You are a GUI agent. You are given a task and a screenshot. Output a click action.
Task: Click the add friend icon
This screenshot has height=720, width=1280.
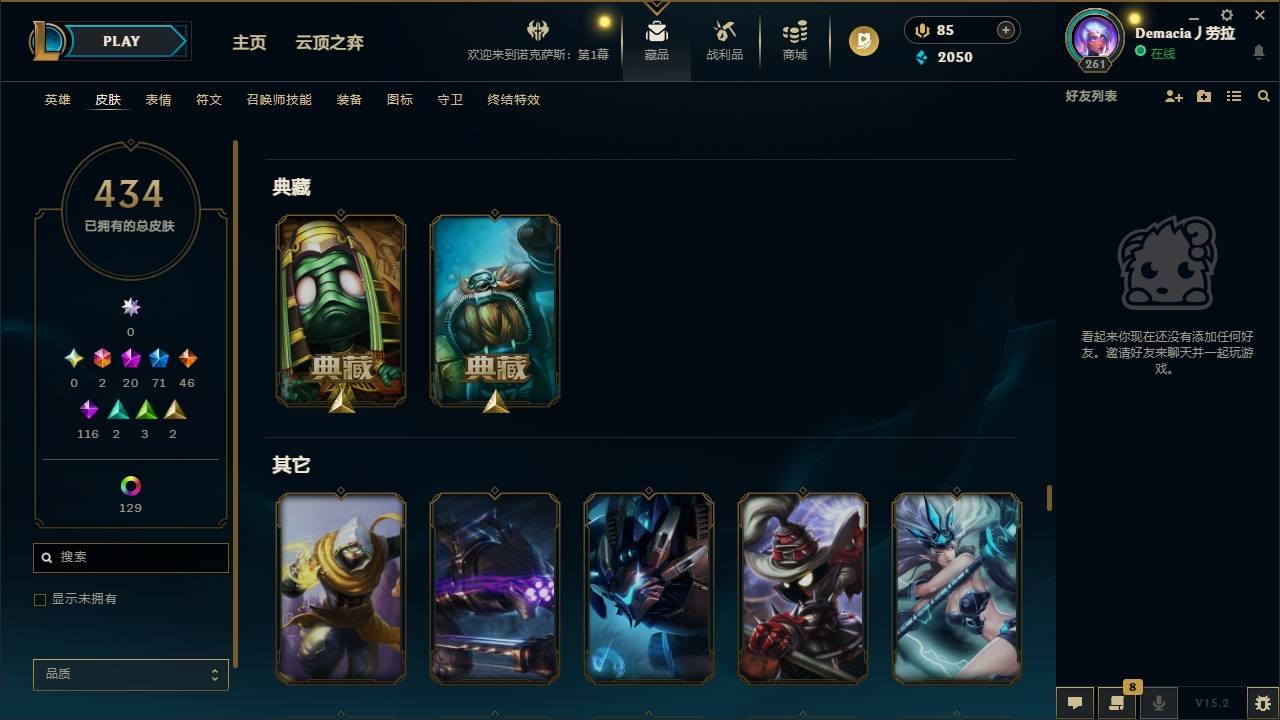(x=1173, y=95)
